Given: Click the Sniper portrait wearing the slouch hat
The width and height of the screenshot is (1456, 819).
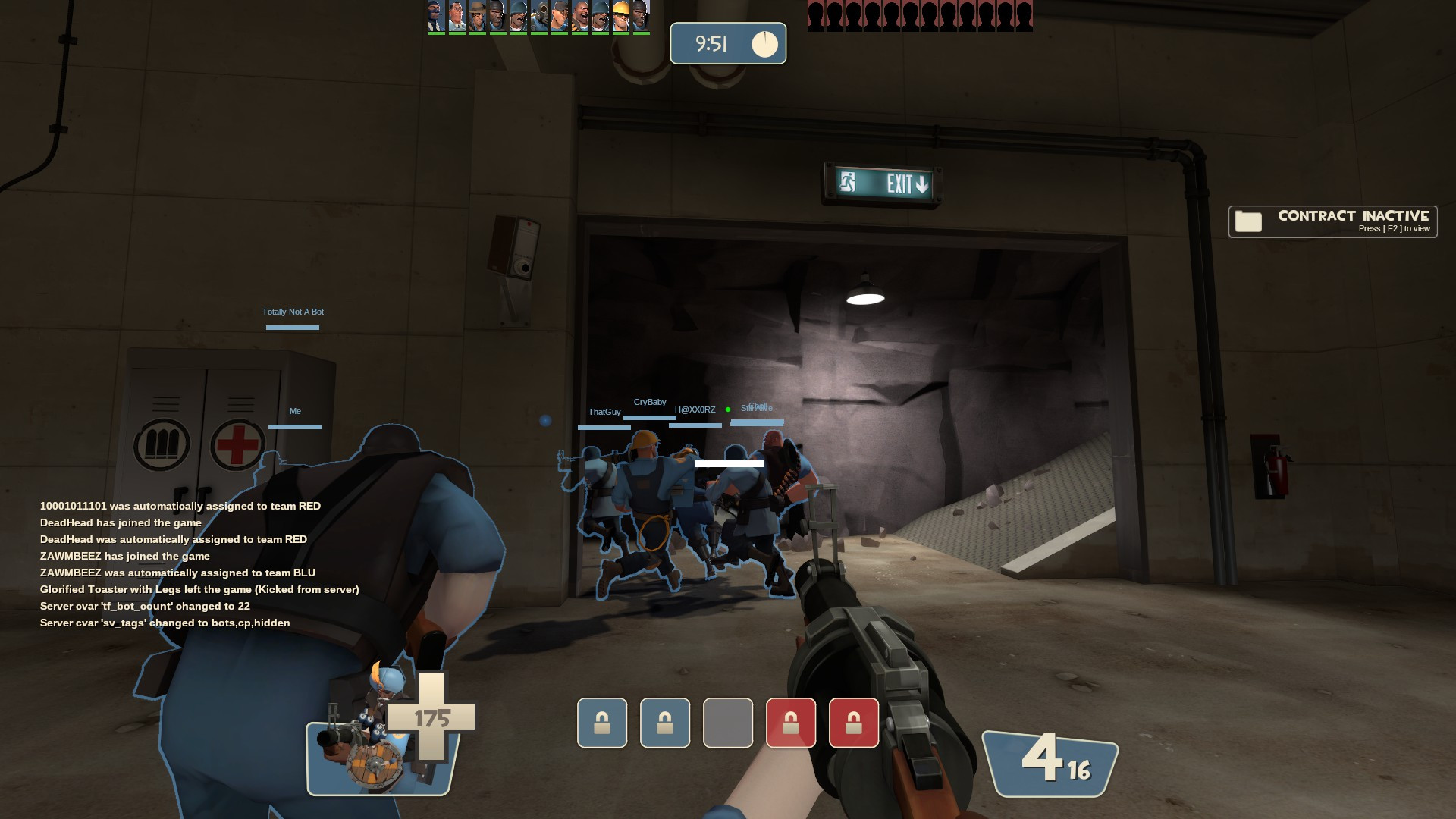Looking at the screenshot, I should [476, 17].
